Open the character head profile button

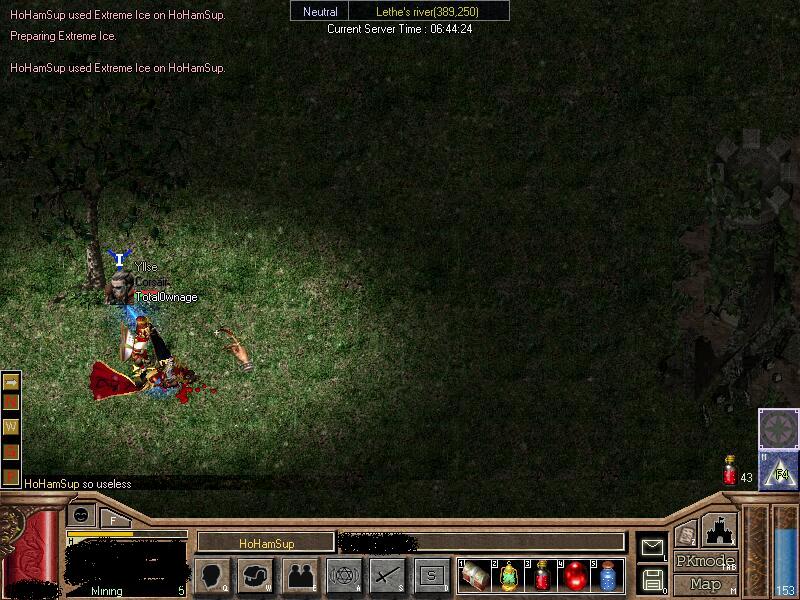click(212, 575)
